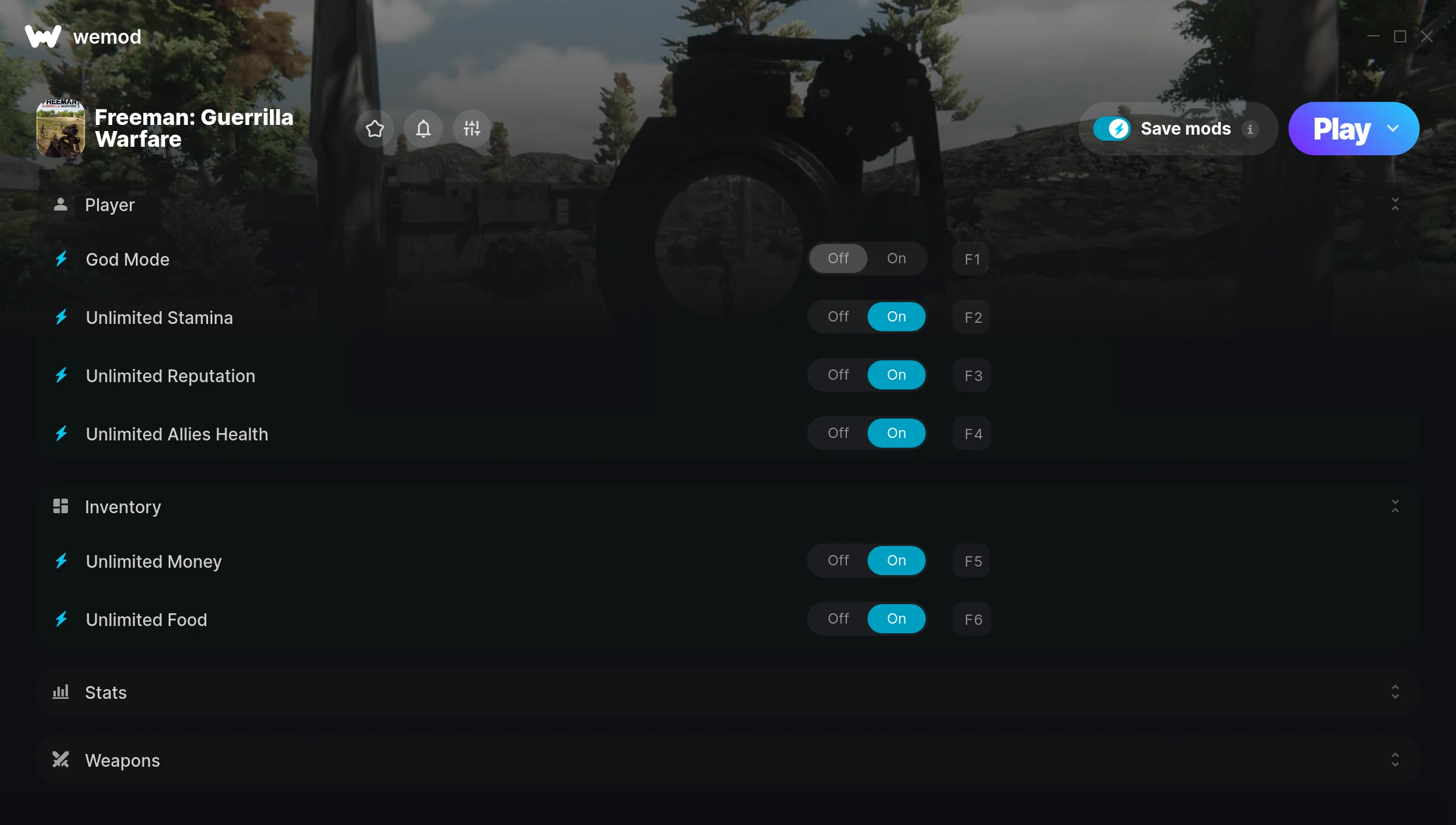This screenshot has height=825, width=1456.
Task: Enable God Mode
Action: [896, 258]
